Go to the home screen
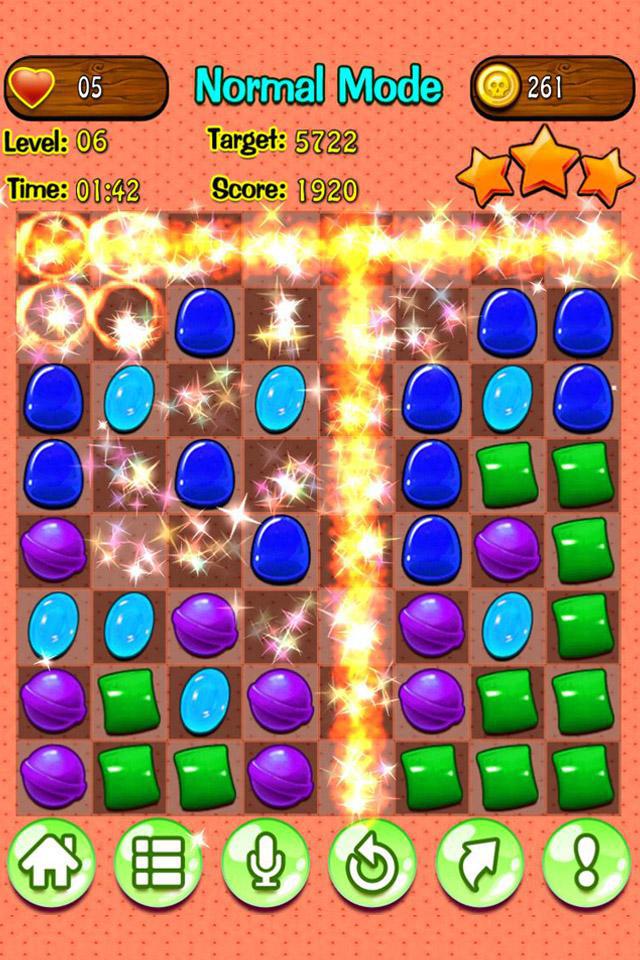Viewport: 640px width, 960px height. [52, 863]
